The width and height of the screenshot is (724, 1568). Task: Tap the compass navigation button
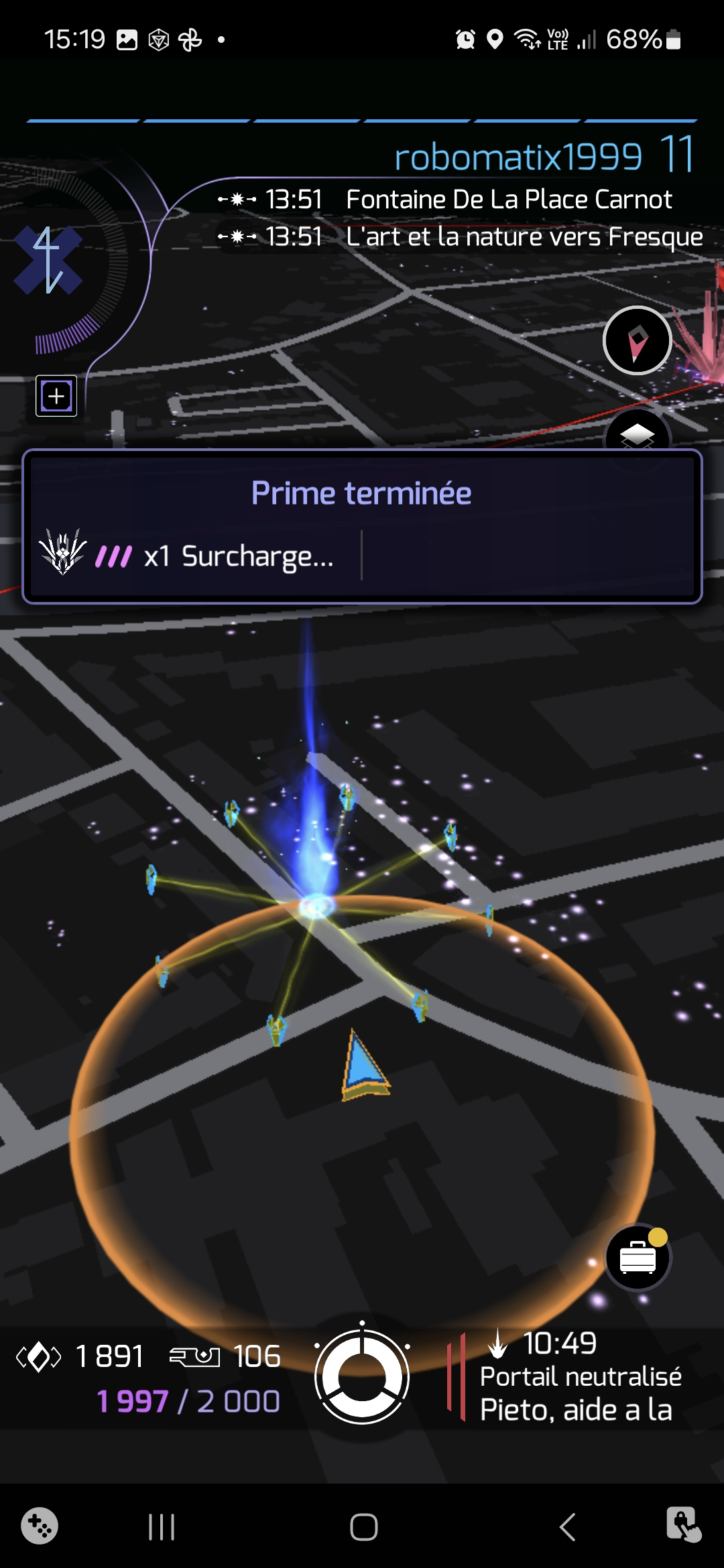637,340
